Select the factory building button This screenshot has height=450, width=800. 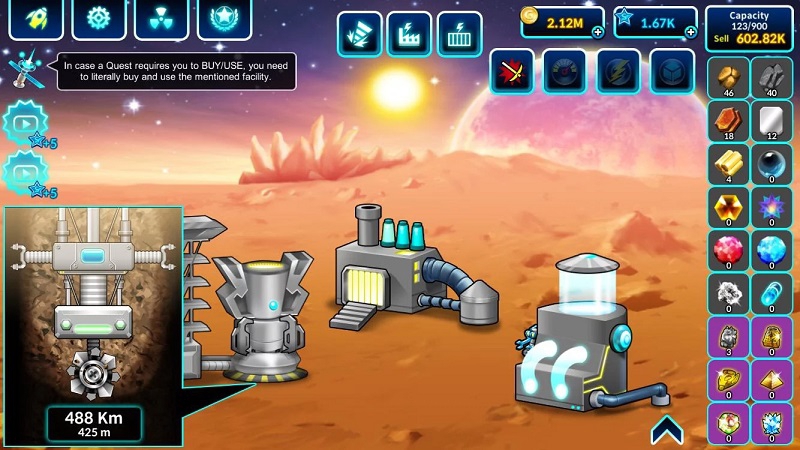[409, 34]
